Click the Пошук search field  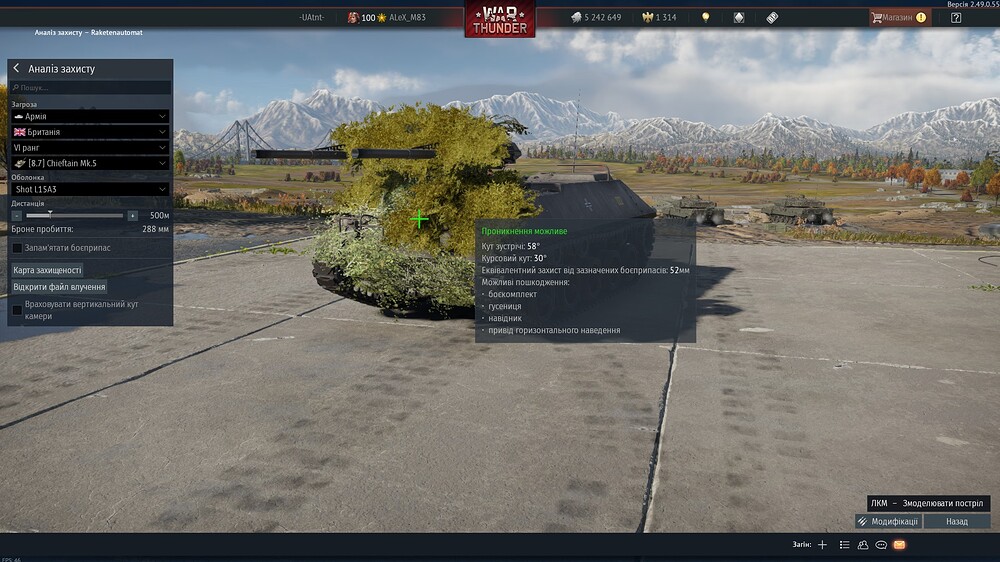pyautogui.click(x=90, y=88)
